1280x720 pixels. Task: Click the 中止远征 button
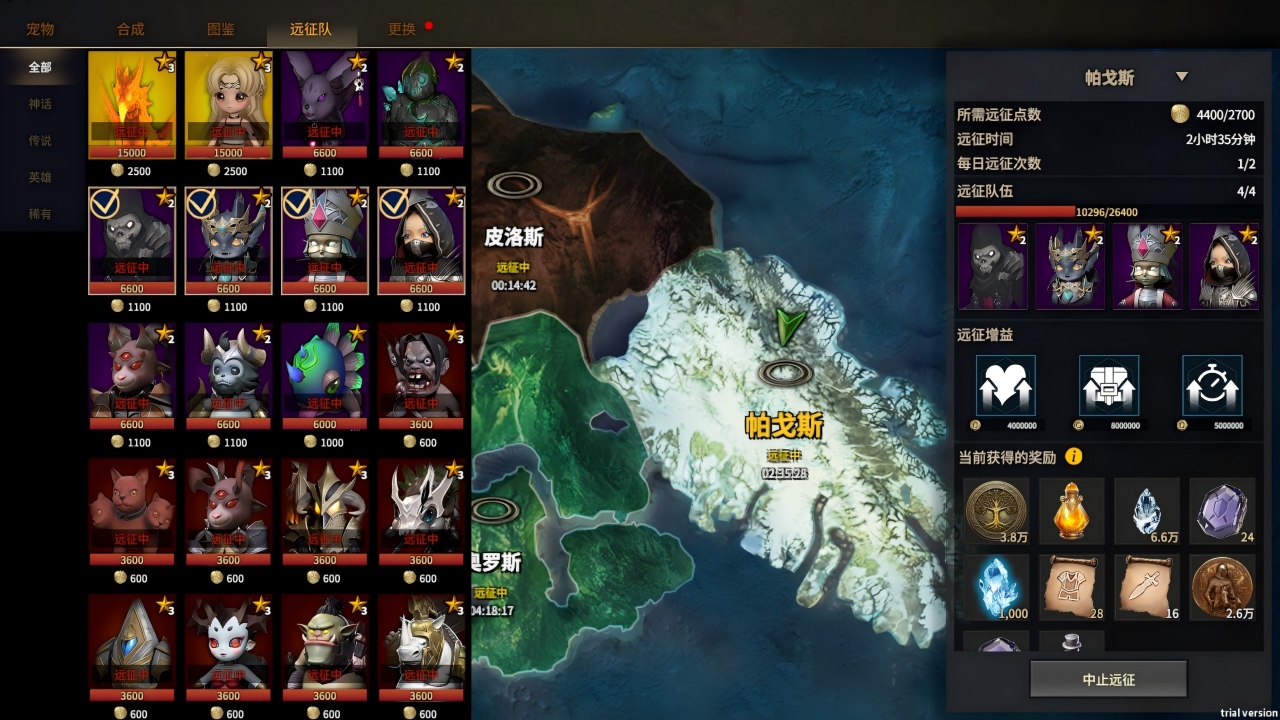1108,679
